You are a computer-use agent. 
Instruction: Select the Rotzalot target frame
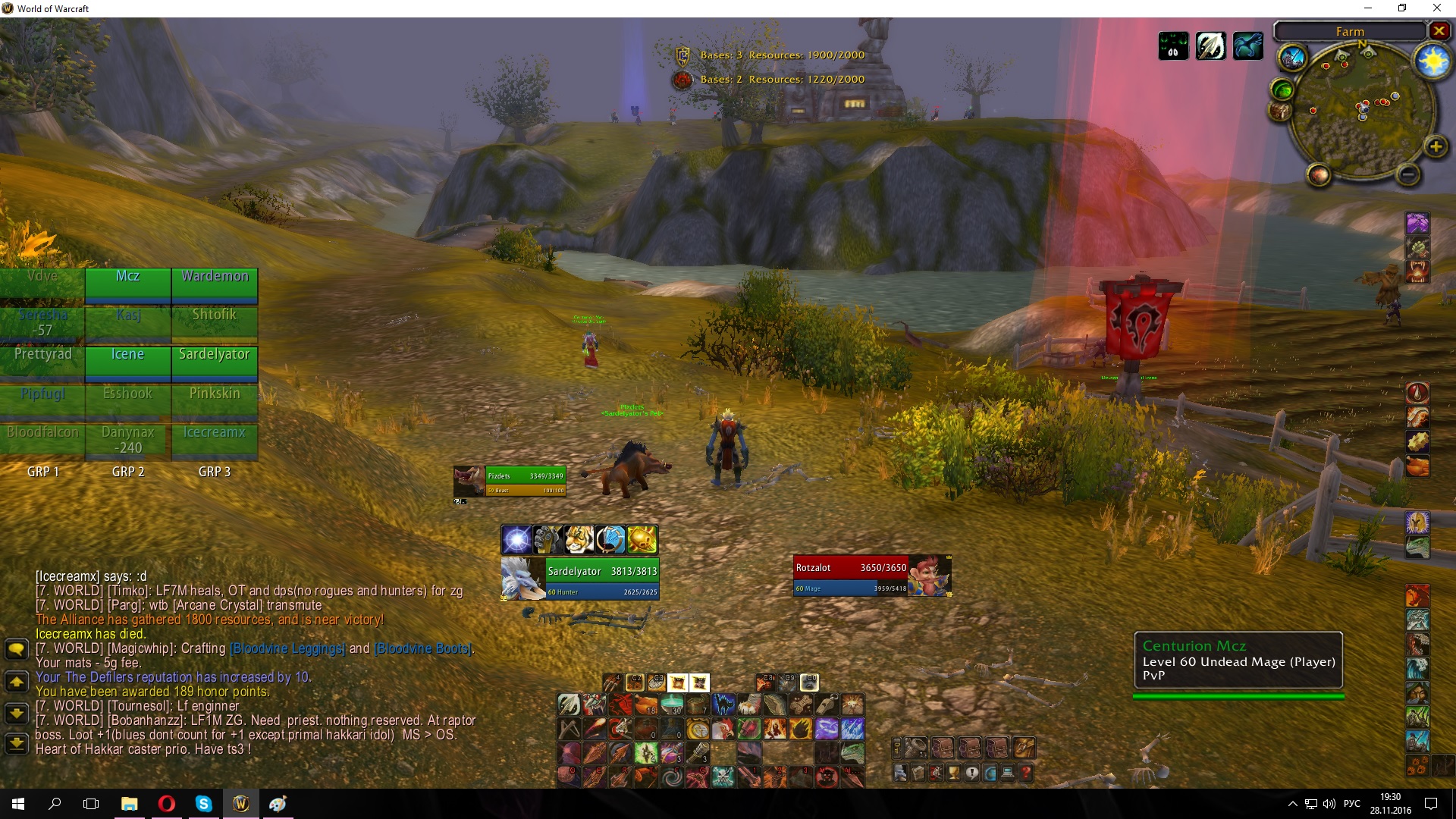click(x=872, y=576)
